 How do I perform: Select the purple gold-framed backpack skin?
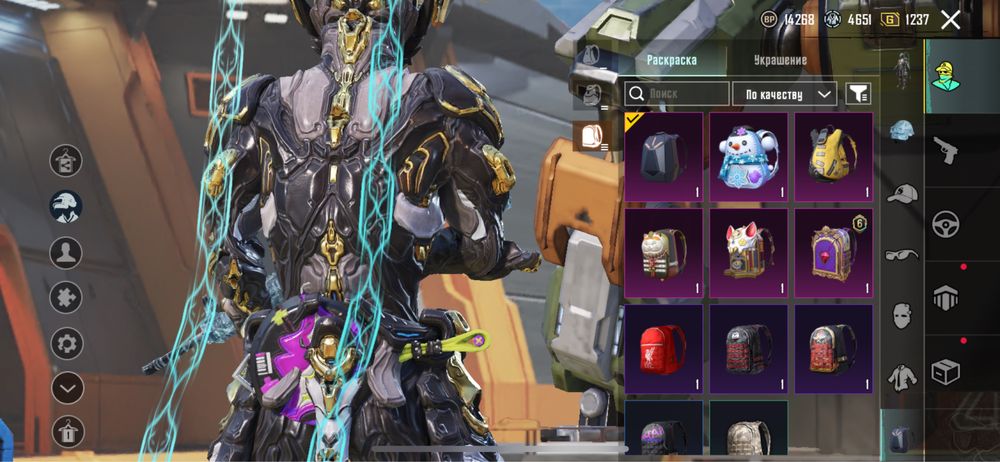[833, 252]
